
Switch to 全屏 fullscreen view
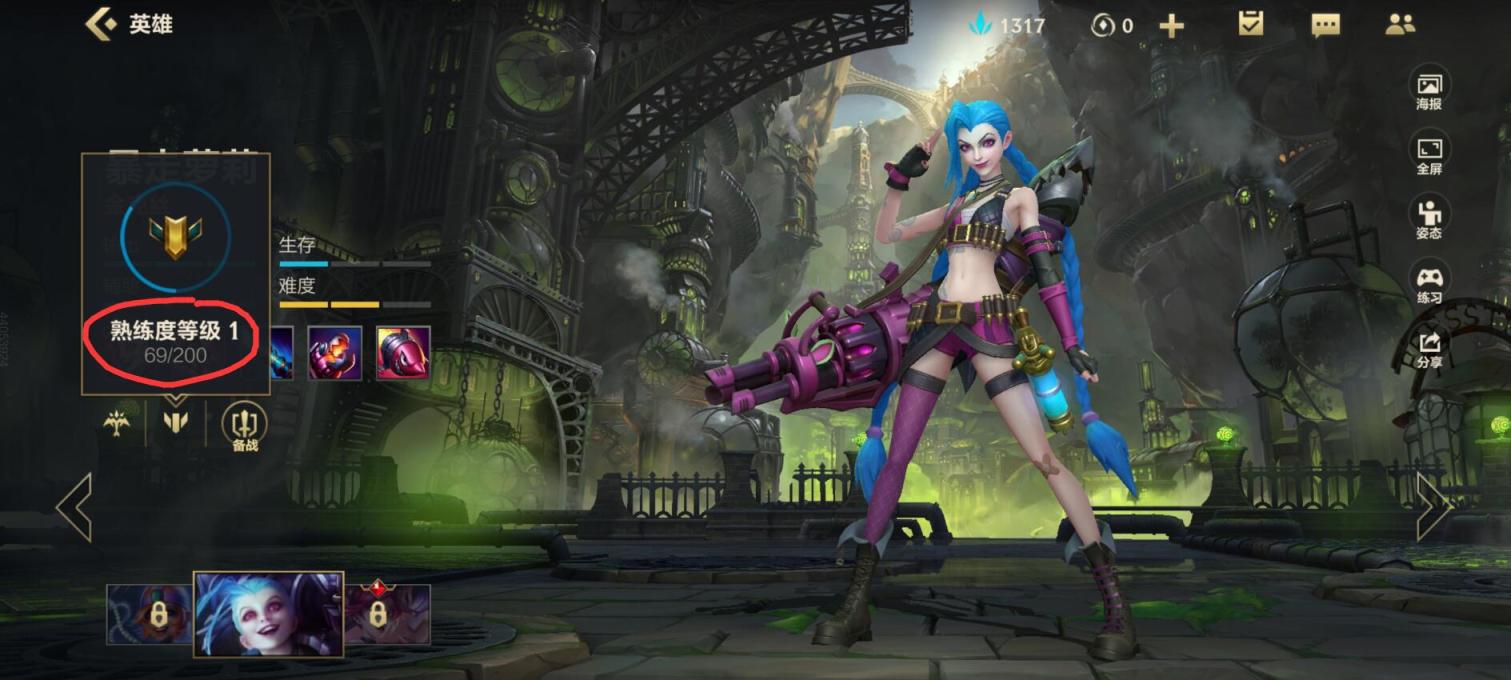point(1429,154)
